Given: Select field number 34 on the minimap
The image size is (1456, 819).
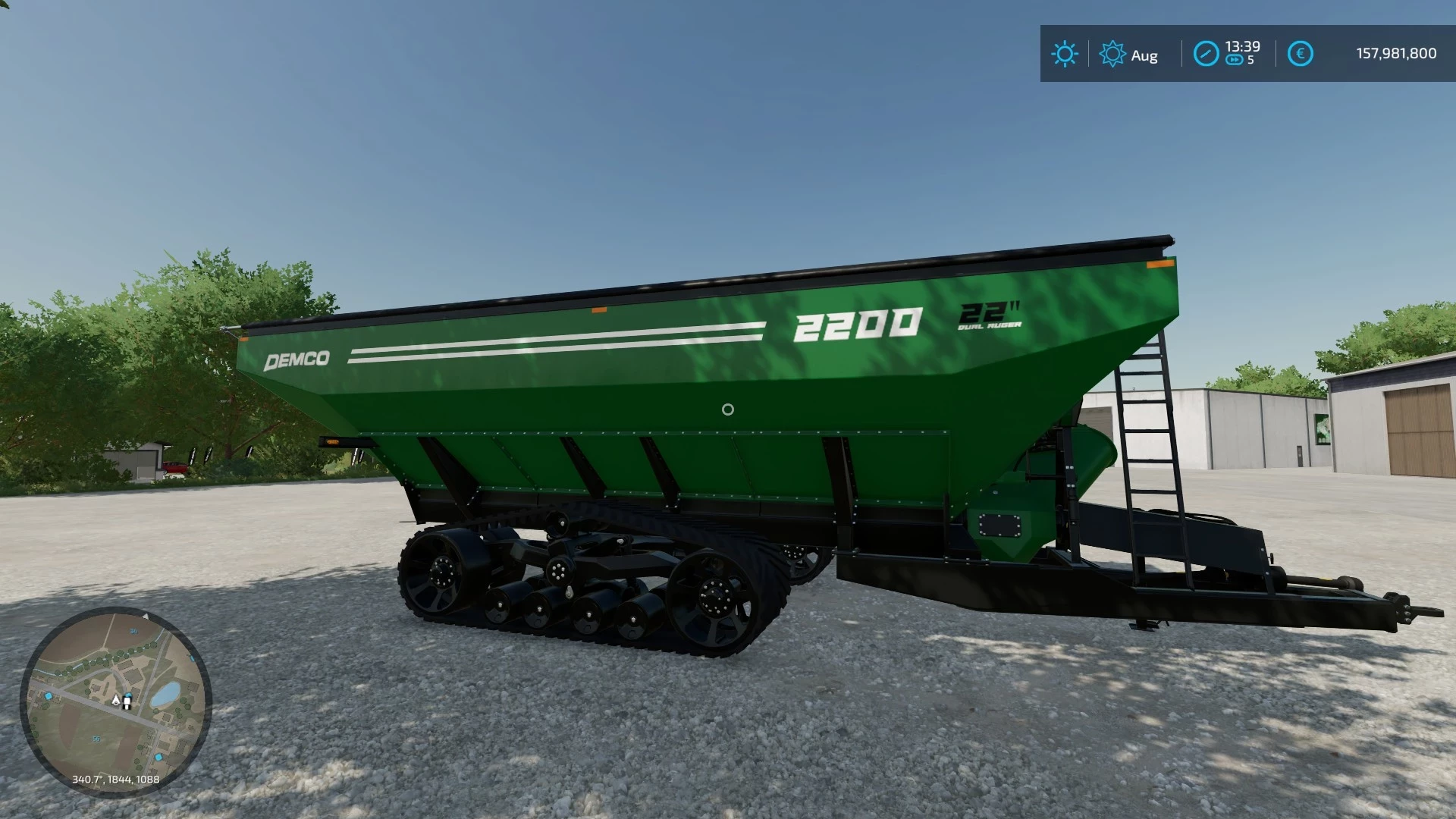Looking at the screenshot, I should tap(134, 631).
